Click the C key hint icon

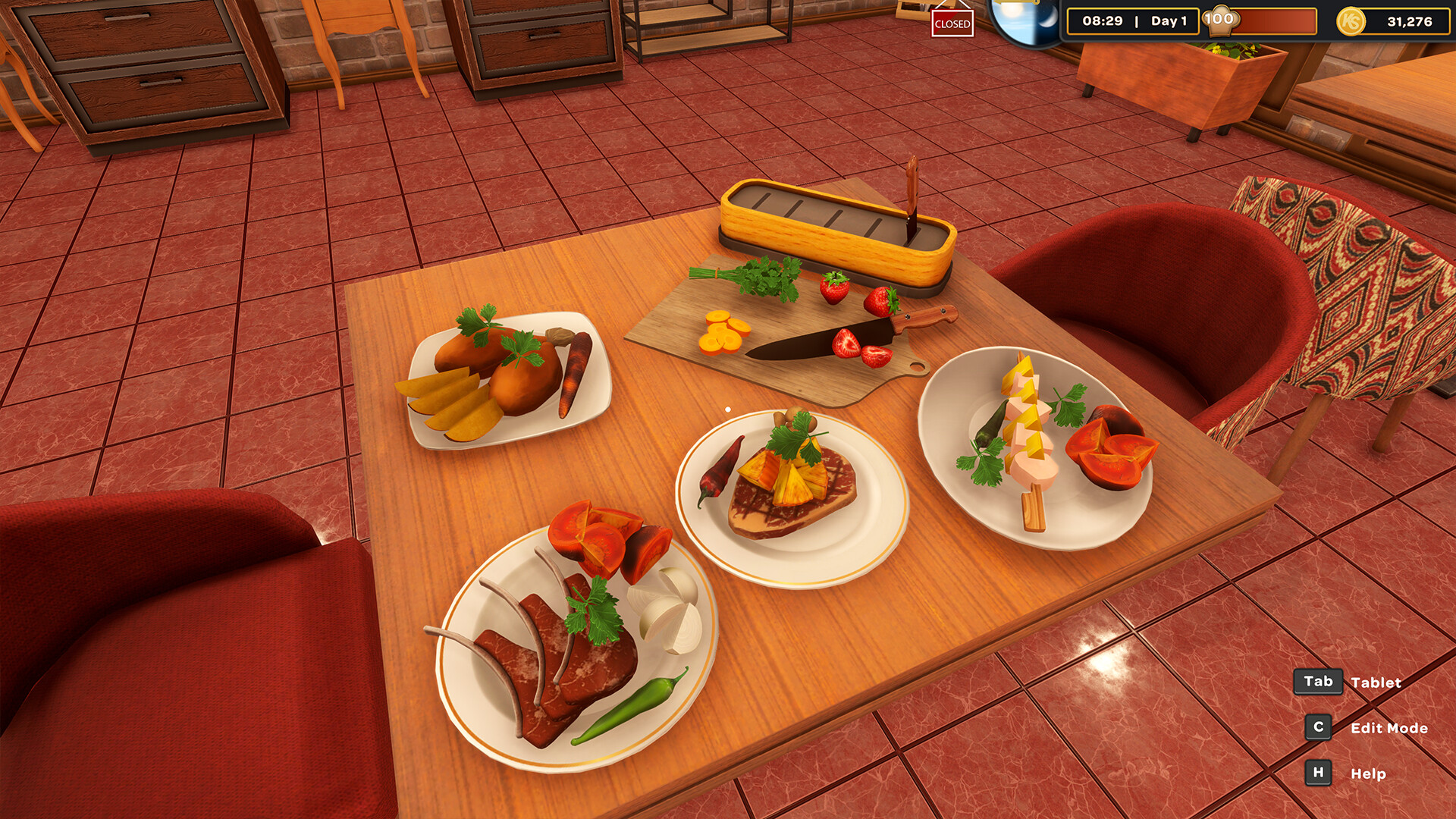pyautogui.click(x=1317, y=727)
